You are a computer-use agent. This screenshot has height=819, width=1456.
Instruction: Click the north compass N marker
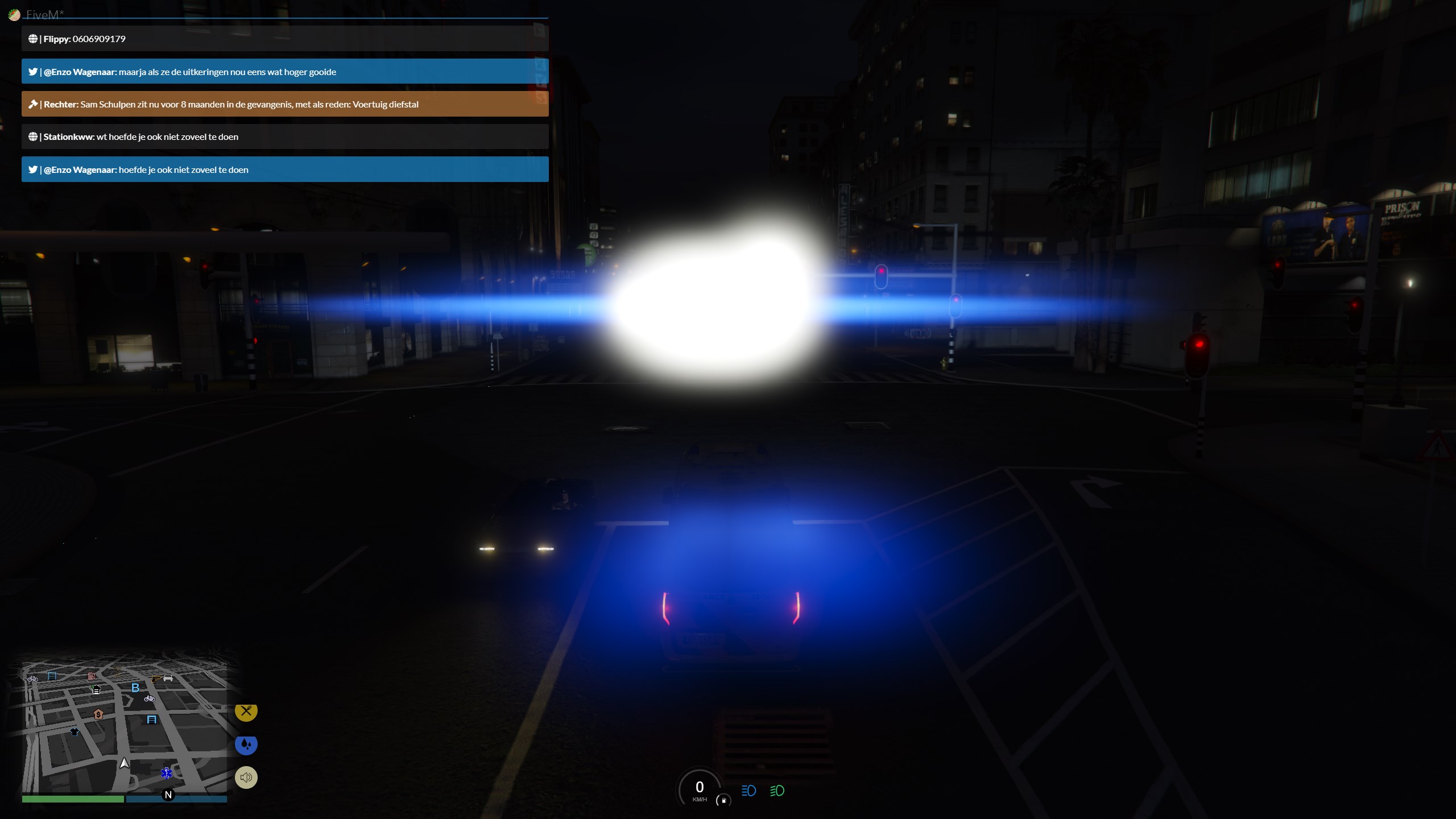[168, 795]
